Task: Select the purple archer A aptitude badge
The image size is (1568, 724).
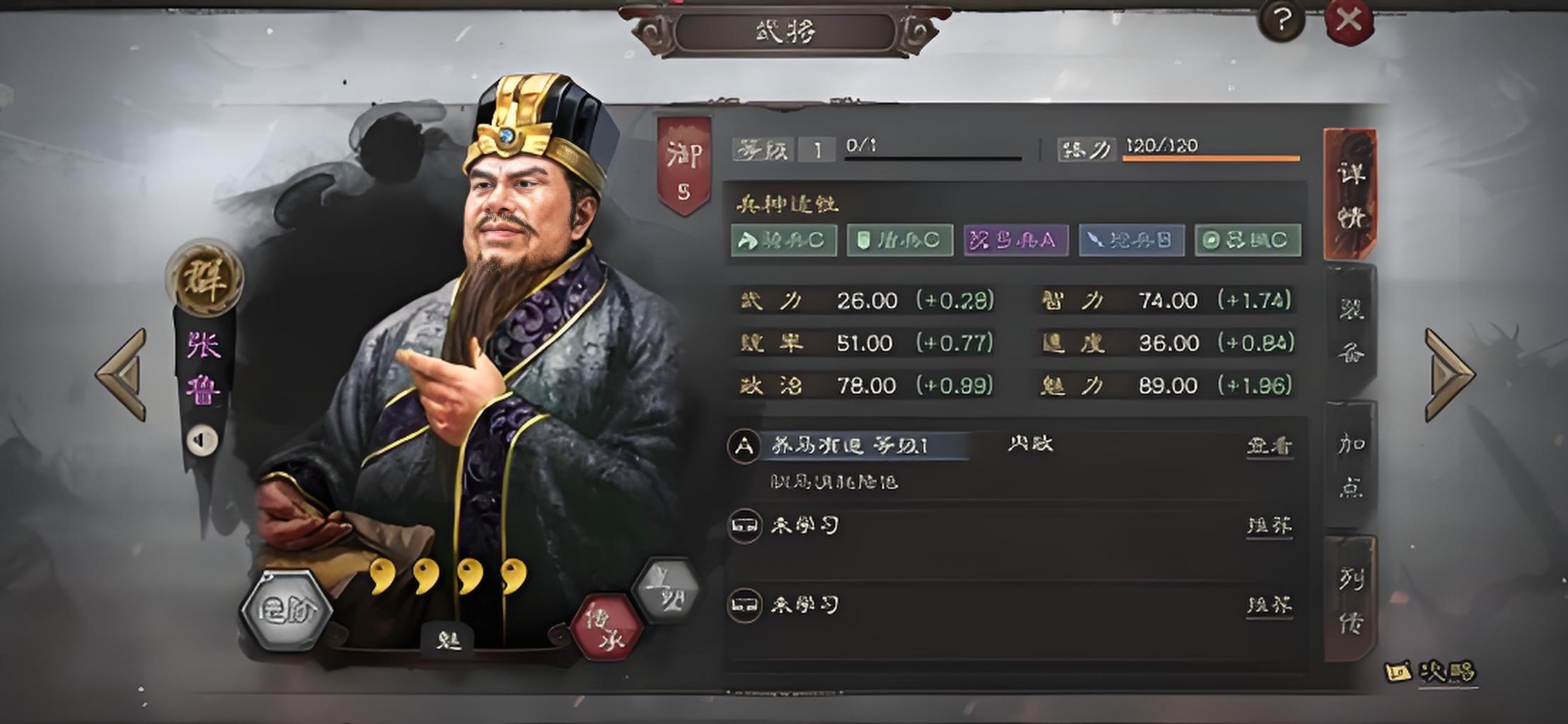Action: (x=1015, y=240)
